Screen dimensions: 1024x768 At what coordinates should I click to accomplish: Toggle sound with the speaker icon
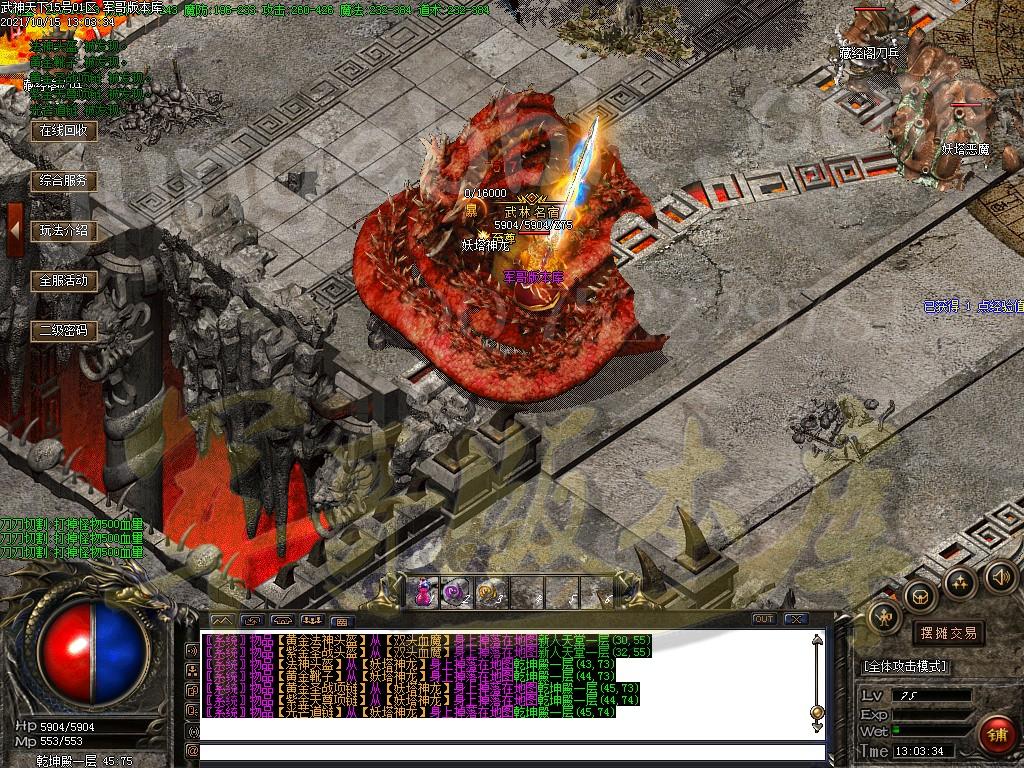(x=1001, y=576)
